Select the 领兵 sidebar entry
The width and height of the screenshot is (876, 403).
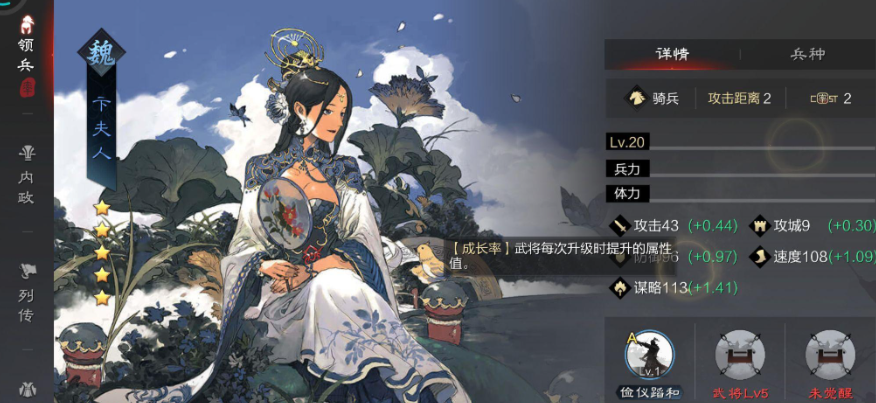(26, 56)
